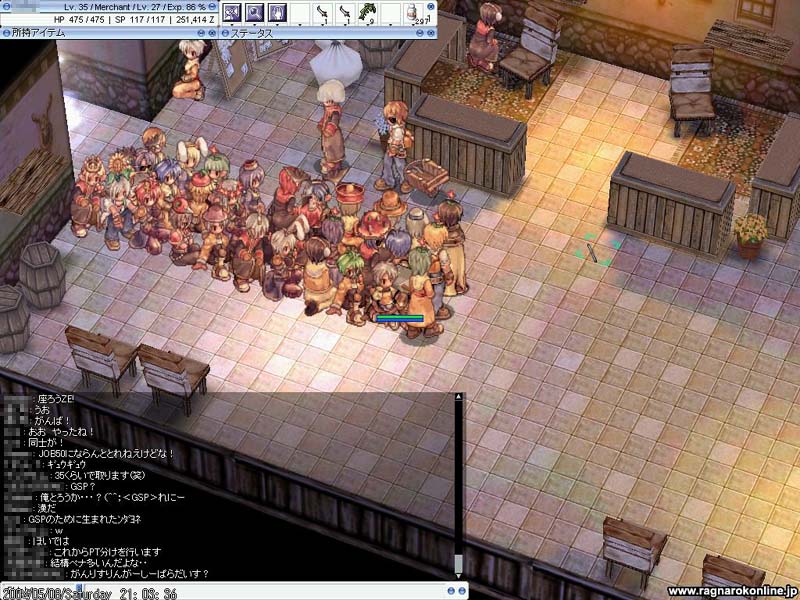Use the open hand skill icon
The width and height of the screenshot is (800, 600).
click(276, 13)
